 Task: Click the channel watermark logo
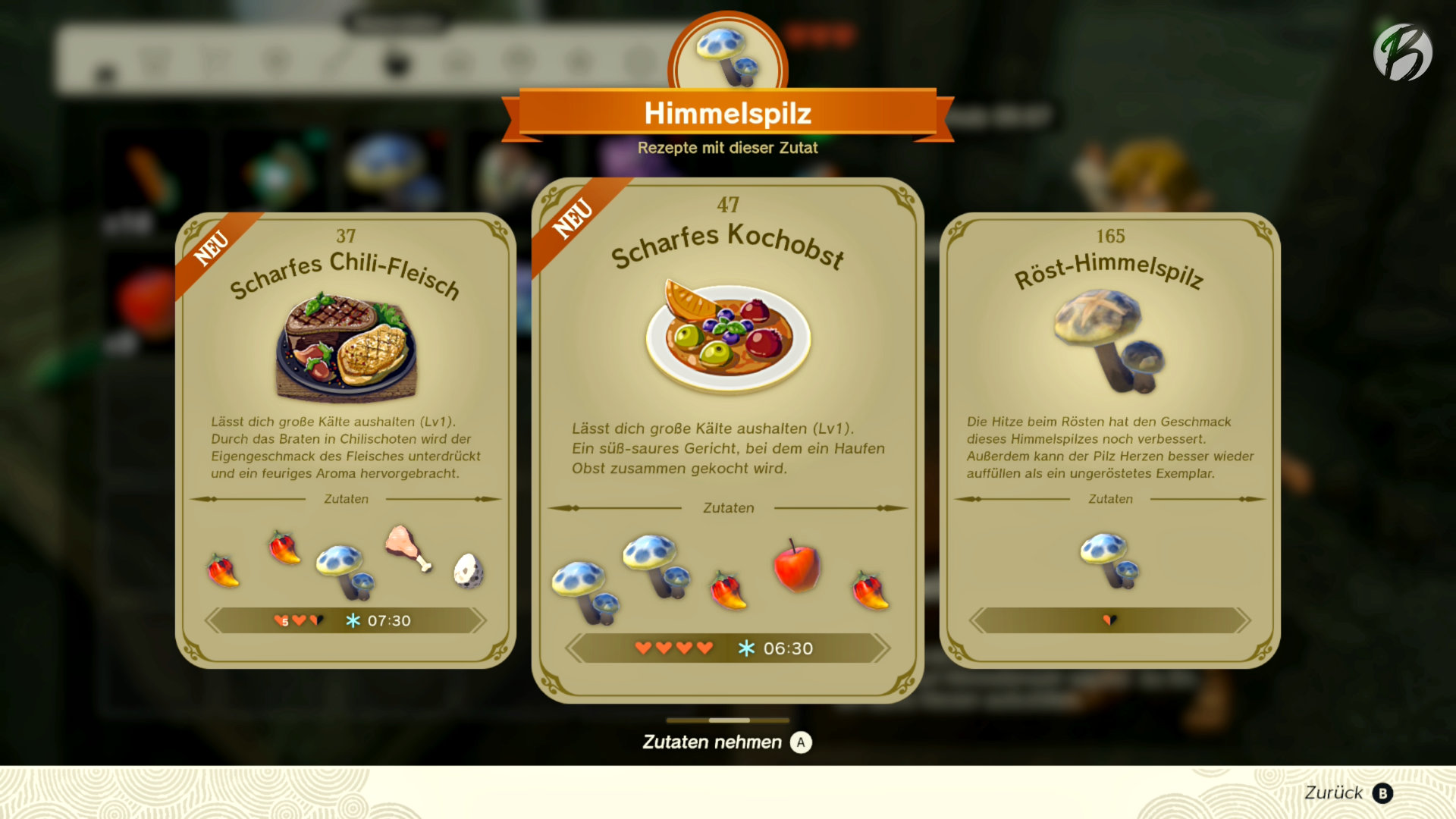point(1402,52)
